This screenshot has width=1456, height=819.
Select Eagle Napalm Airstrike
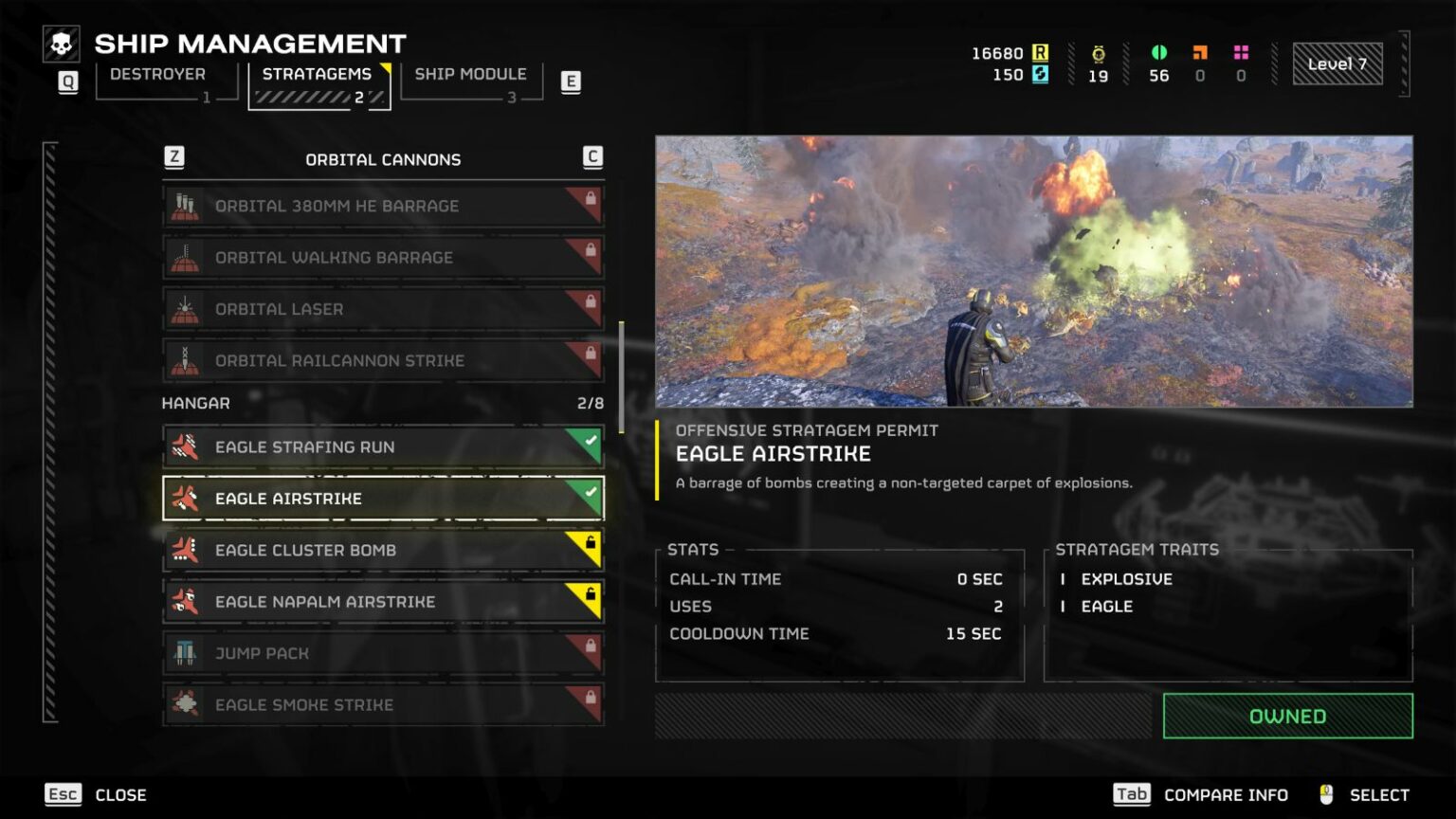(383, 602)
